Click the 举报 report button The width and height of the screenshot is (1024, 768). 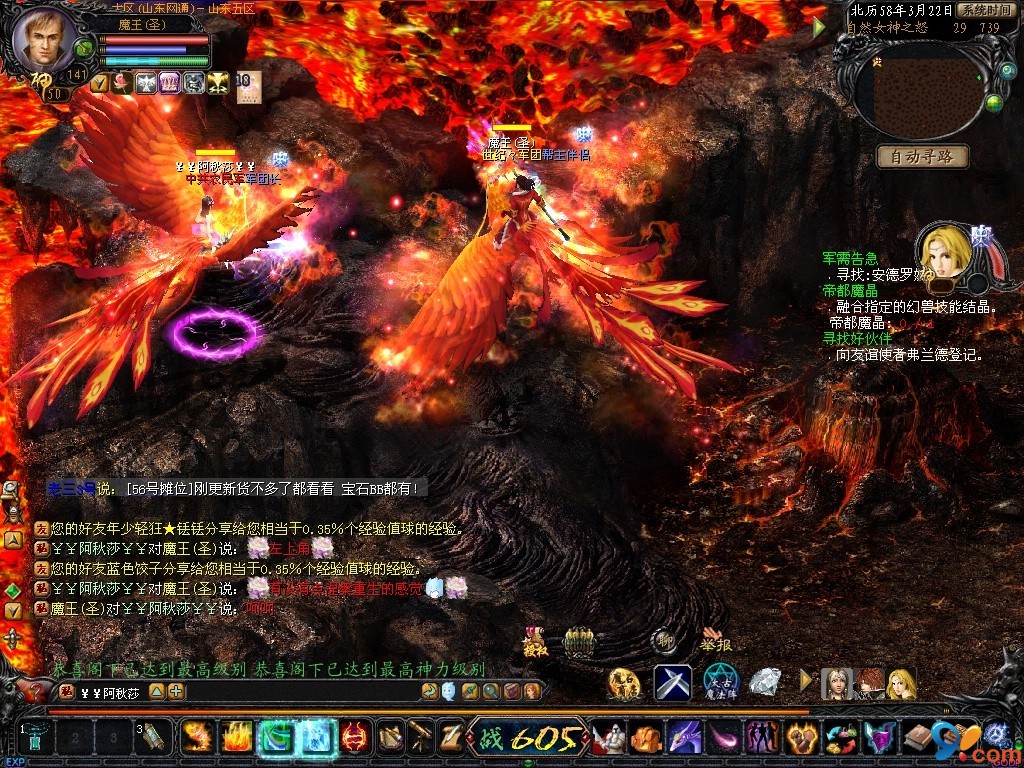coord(715,641)
